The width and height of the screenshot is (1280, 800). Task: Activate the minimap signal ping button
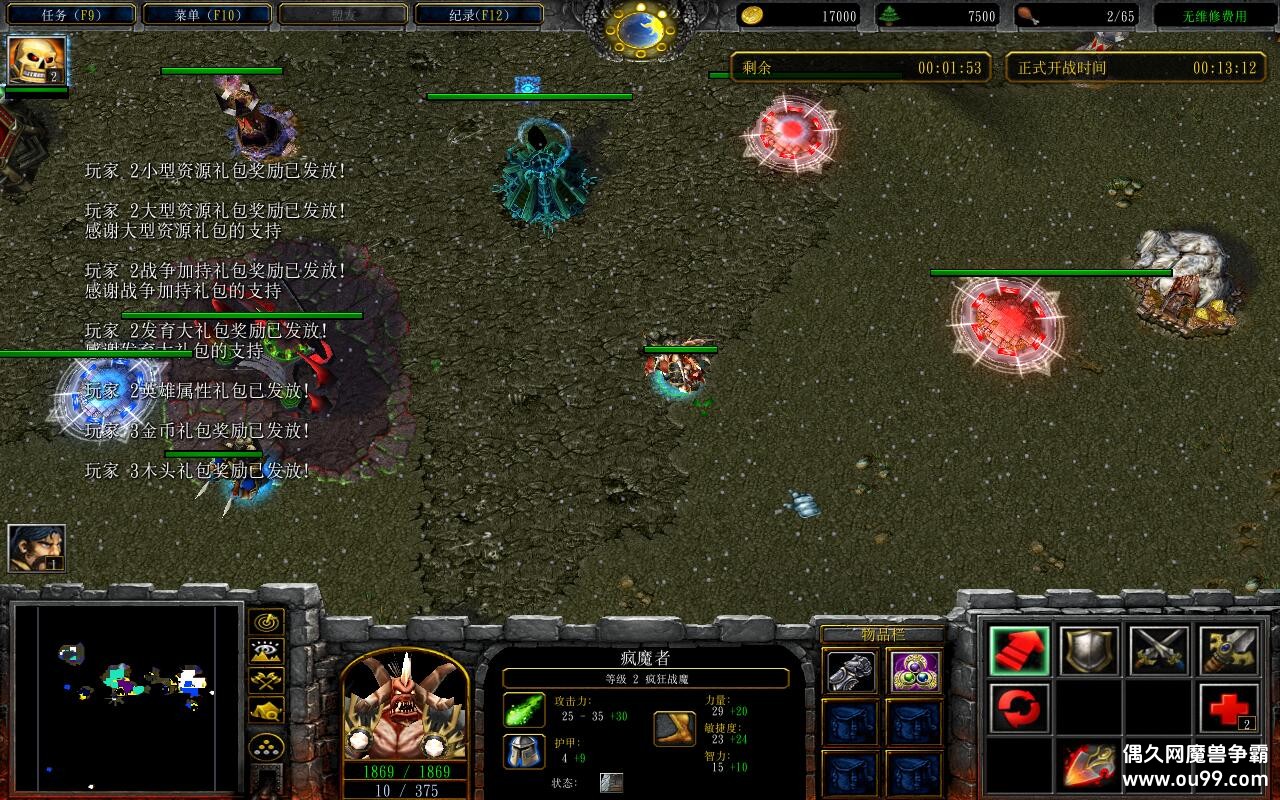click(x=266, y=622)
